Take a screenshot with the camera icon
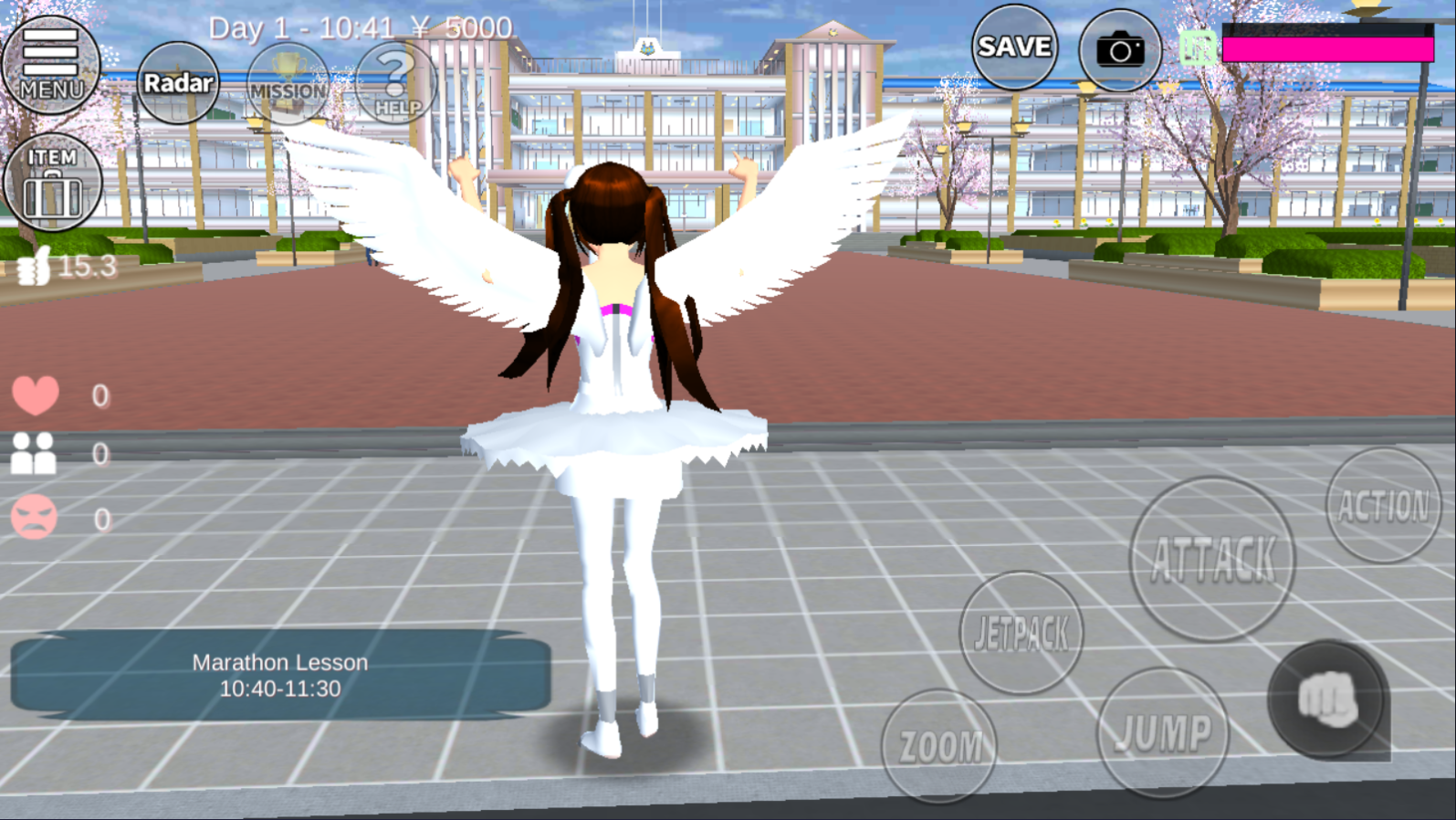The width and height of the screenshot is (1456, 820). pyautogui.click(x=1120, y=50)
